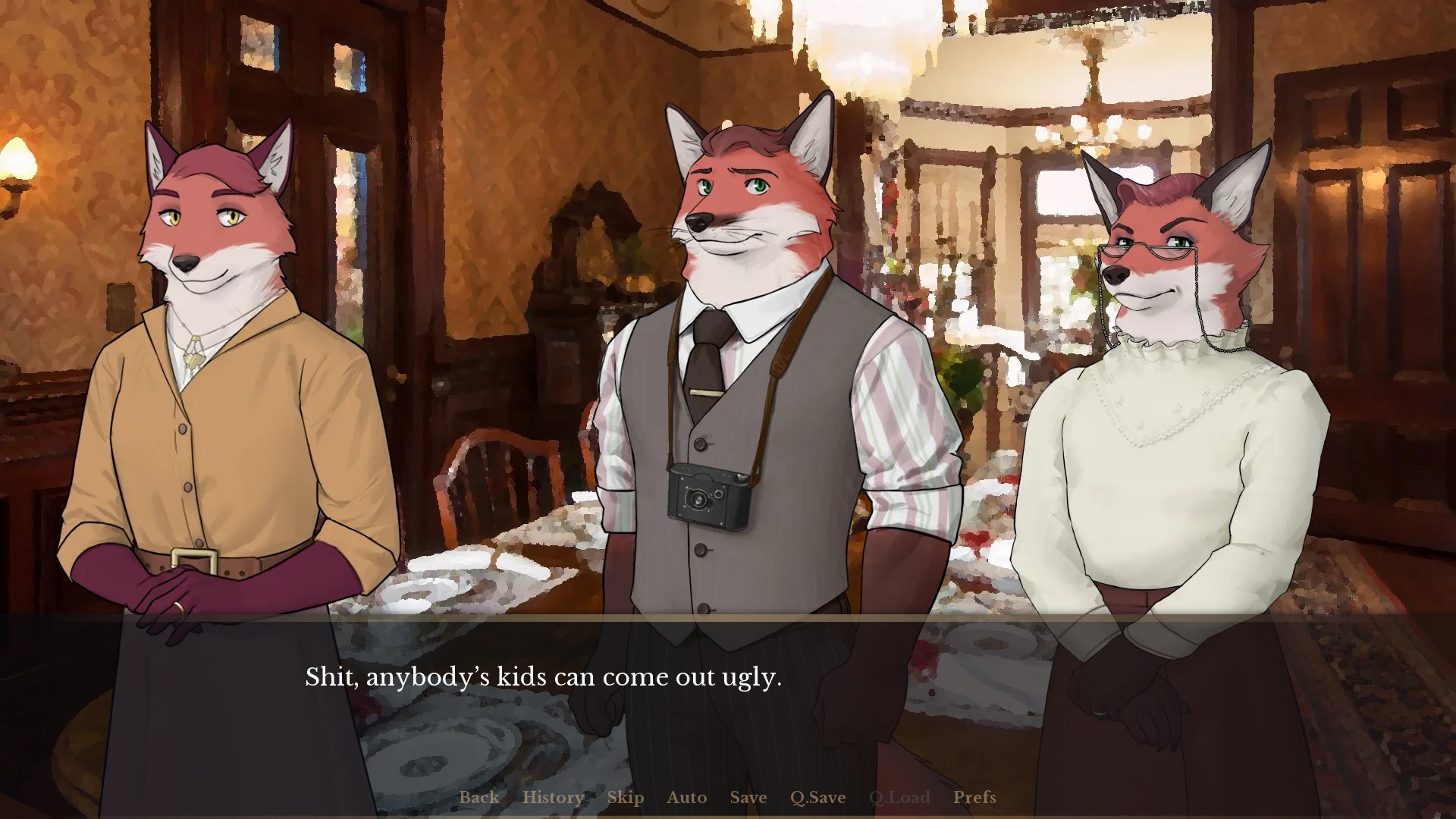
Task: Select the grayed-out Q.Load option
Action: (x=899, y=798)
